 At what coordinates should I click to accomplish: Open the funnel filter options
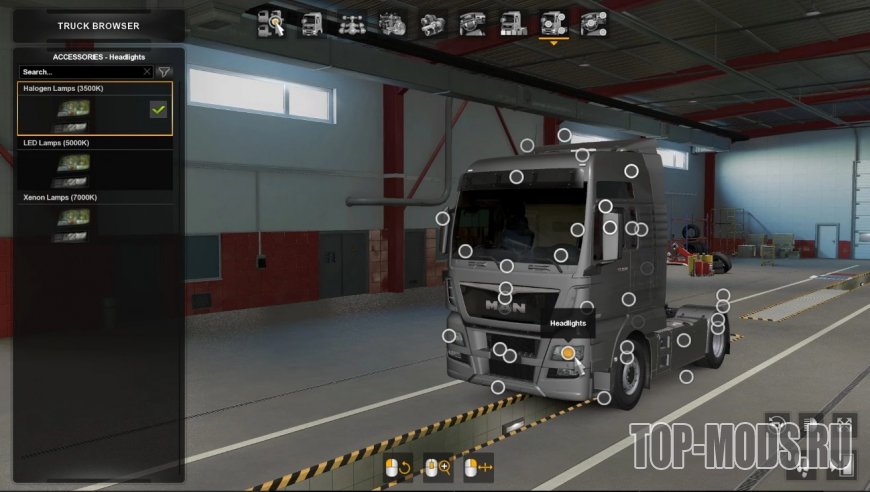tap(165, 72)
